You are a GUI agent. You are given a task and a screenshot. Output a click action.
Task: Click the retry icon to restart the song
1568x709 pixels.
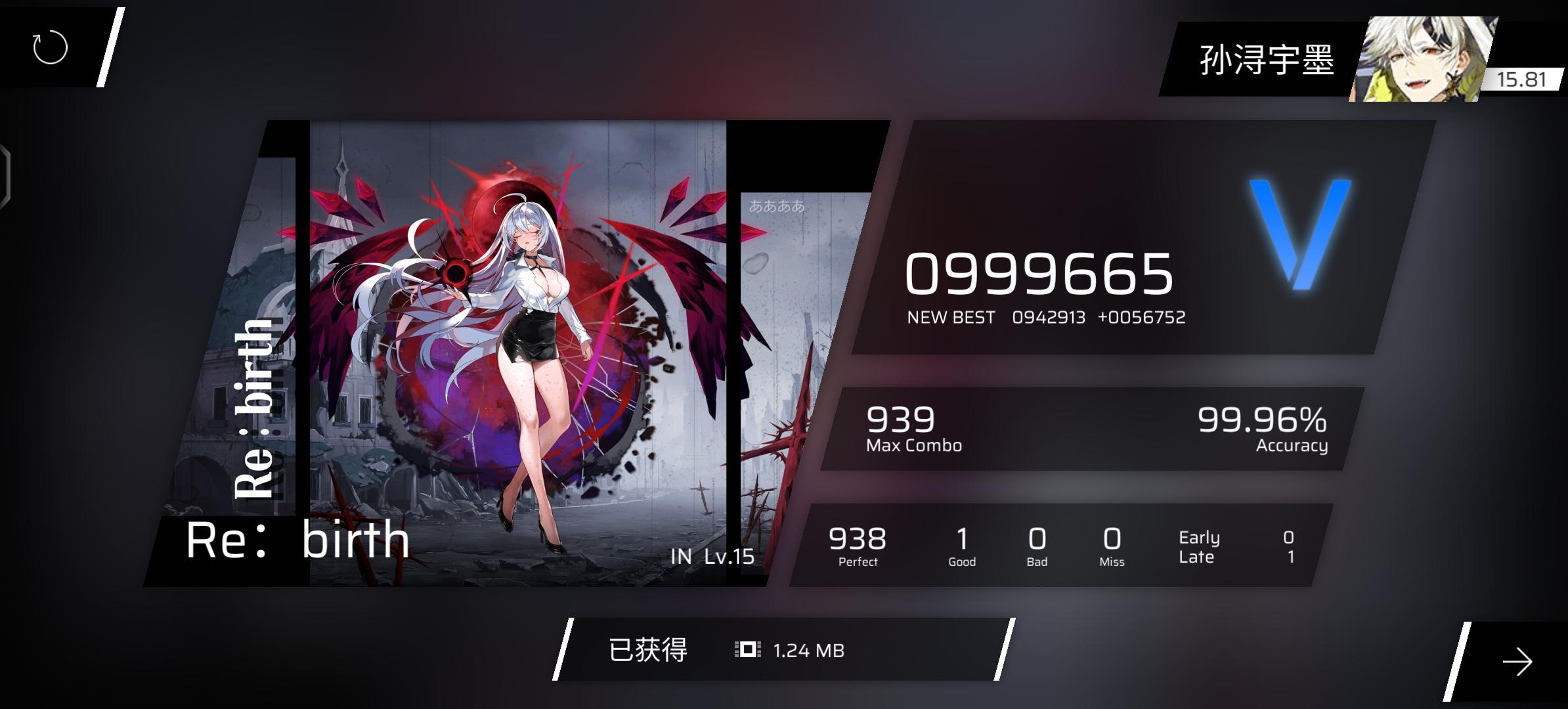[x=49, y=48]
